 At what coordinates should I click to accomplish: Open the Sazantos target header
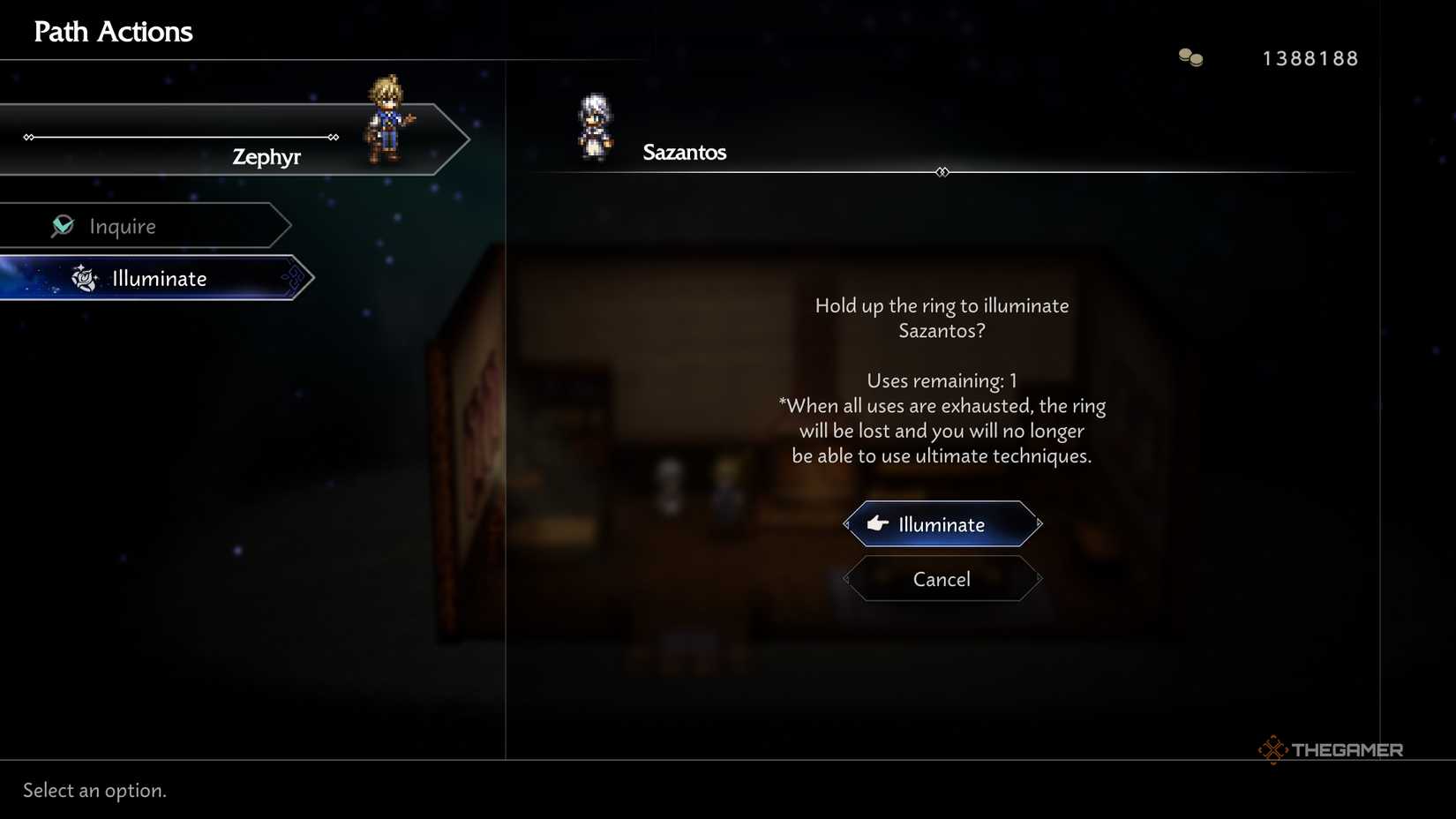point(685,152)
